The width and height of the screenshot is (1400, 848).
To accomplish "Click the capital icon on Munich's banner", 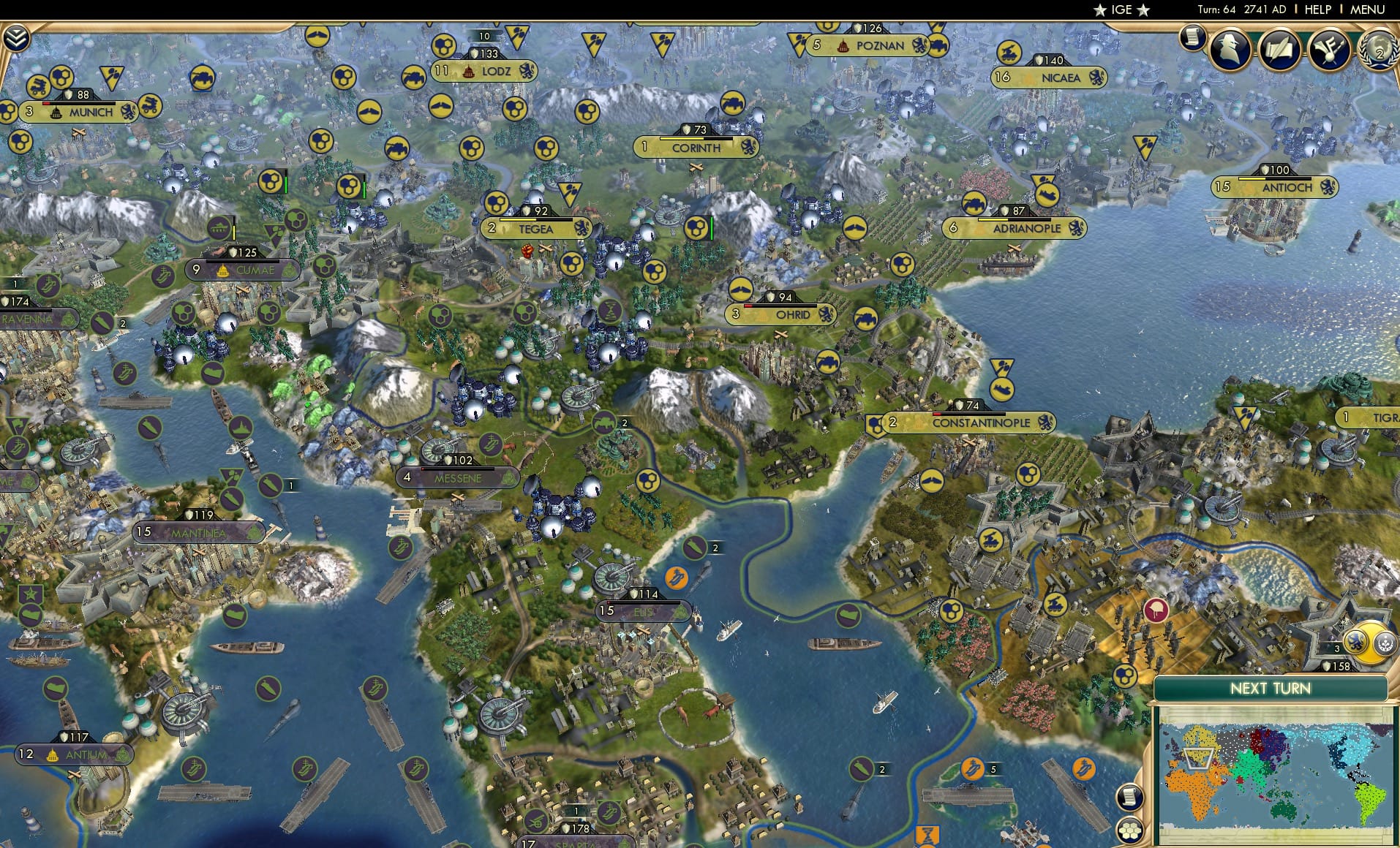I will 56,113.
